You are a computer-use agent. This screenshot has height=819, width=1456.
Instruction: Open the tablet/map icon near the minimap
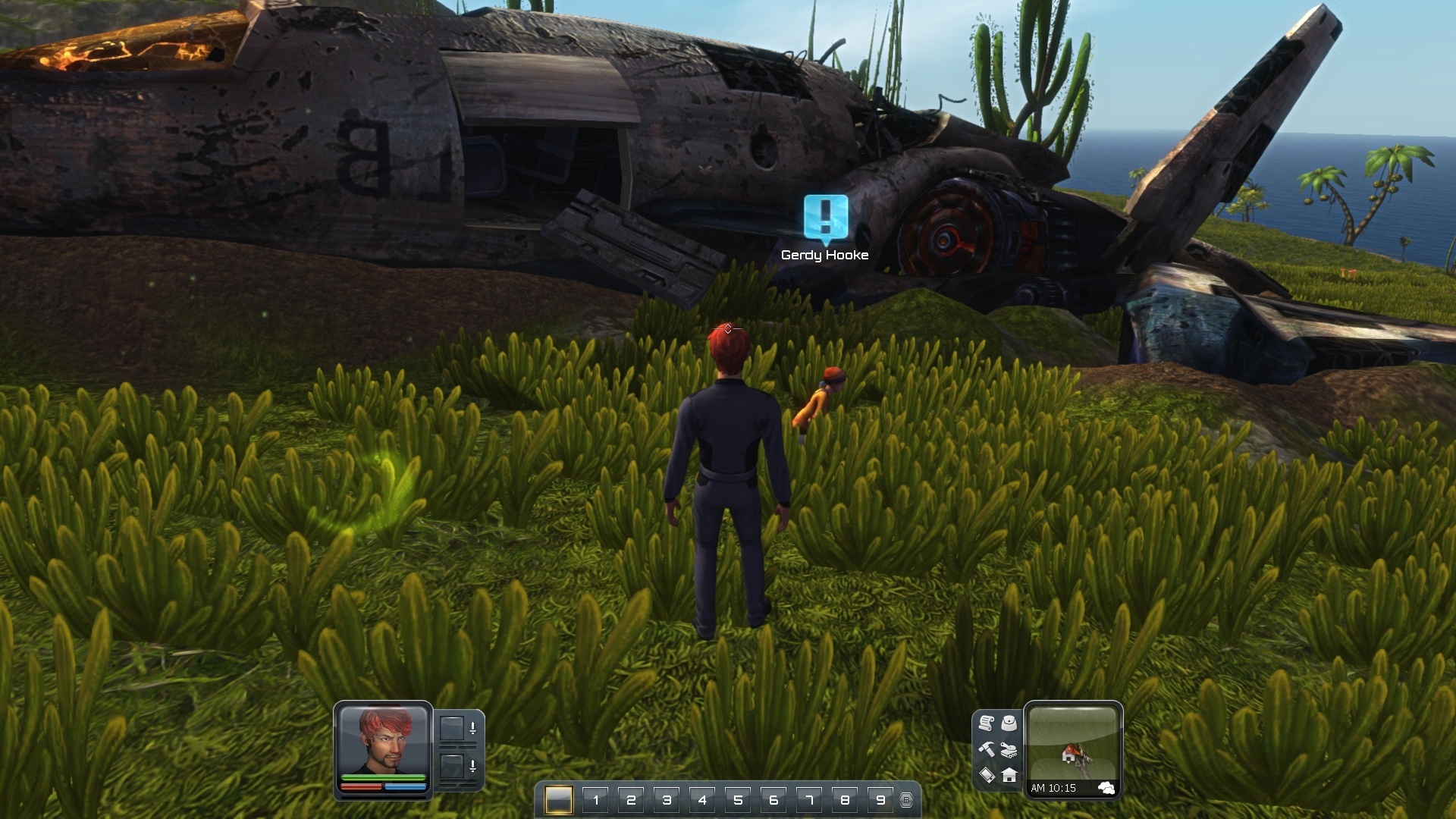click(x=987, y=777)
